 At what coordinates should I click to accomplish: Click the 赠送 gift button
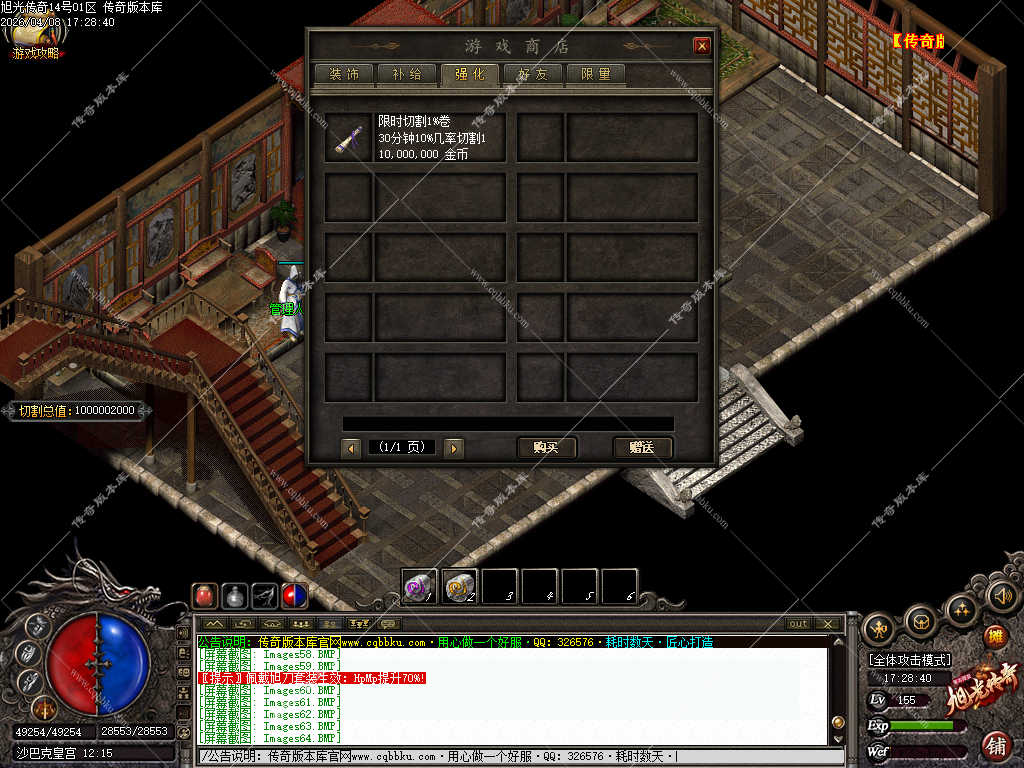pos(642,447)
